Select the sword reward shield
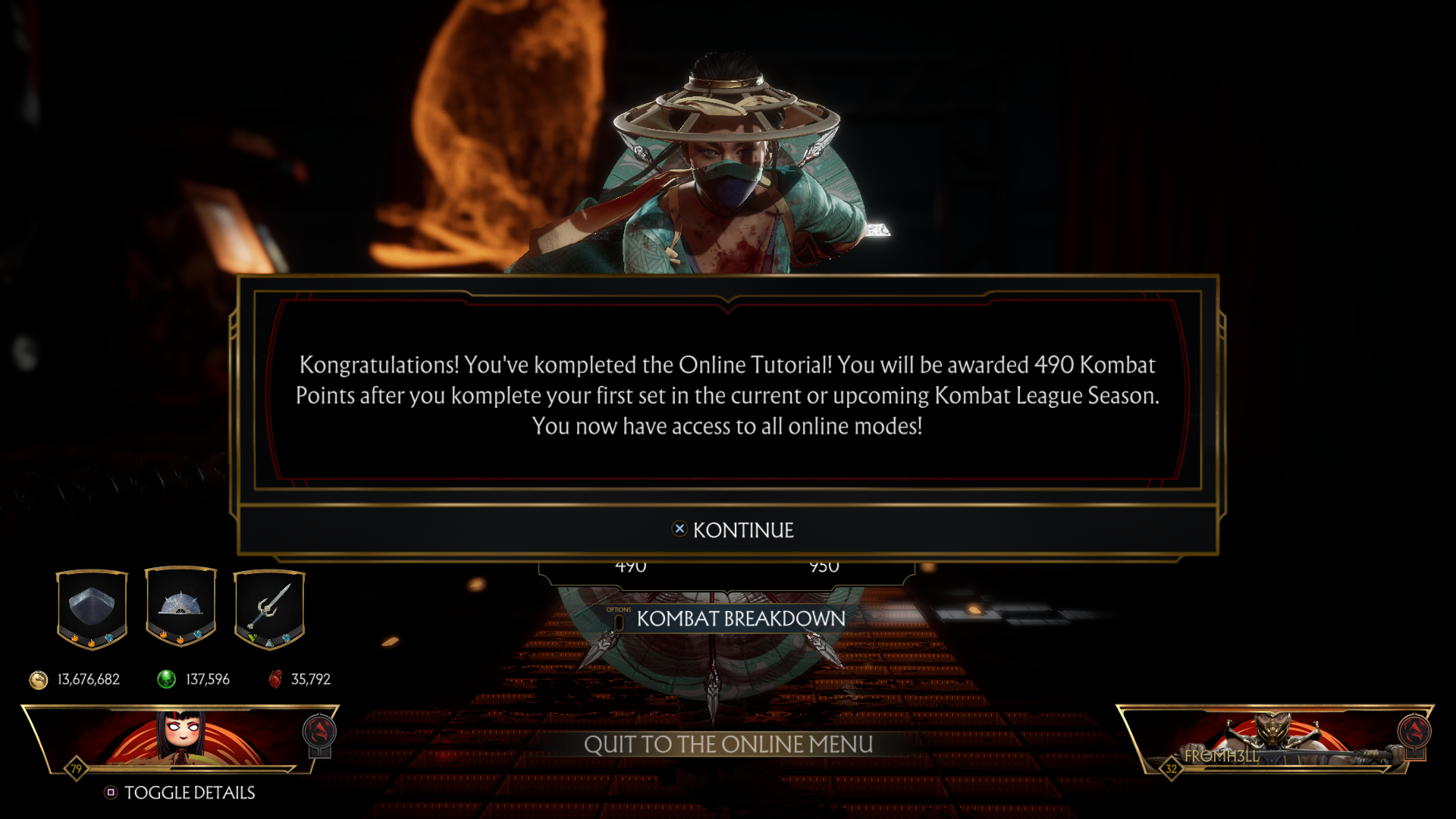Image resolution: width=1456 pixels, height=819 pixels. 269,603
